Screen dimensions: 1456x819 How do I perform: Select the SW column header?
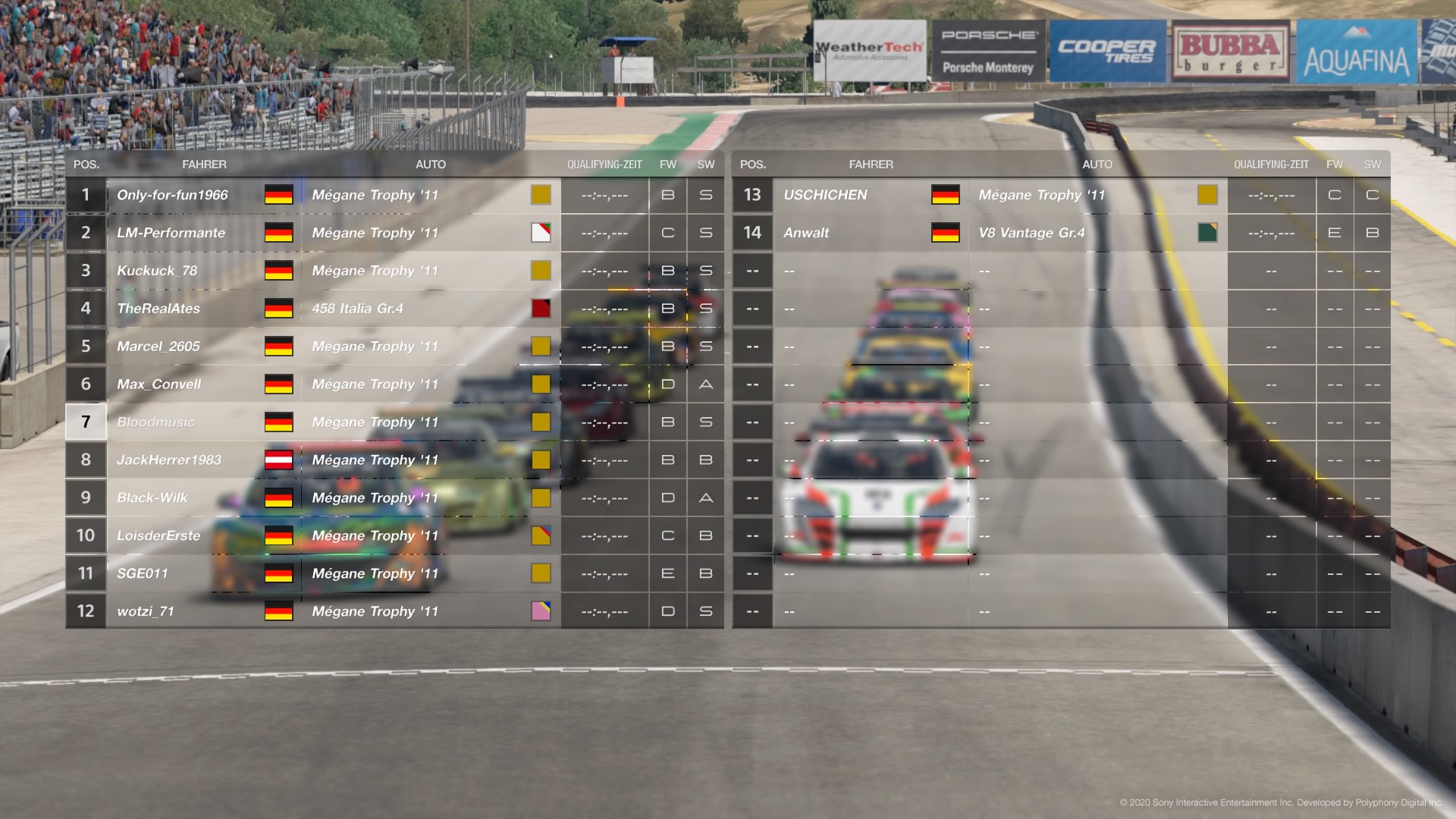tap(705, 164)
